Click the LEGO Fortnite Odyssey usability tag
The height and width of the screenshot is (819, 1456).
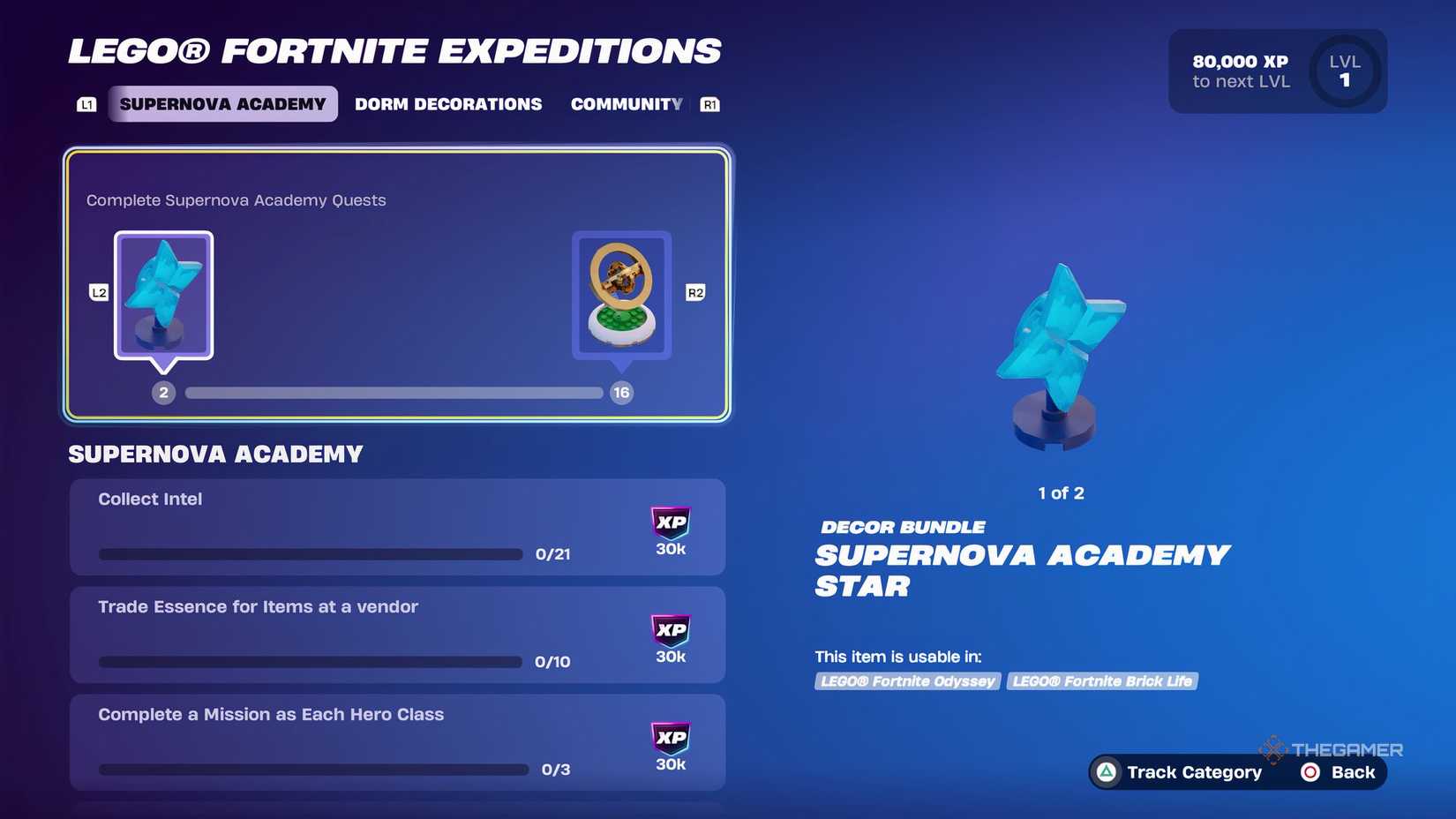pyautogui.click(x=907, y=680)
